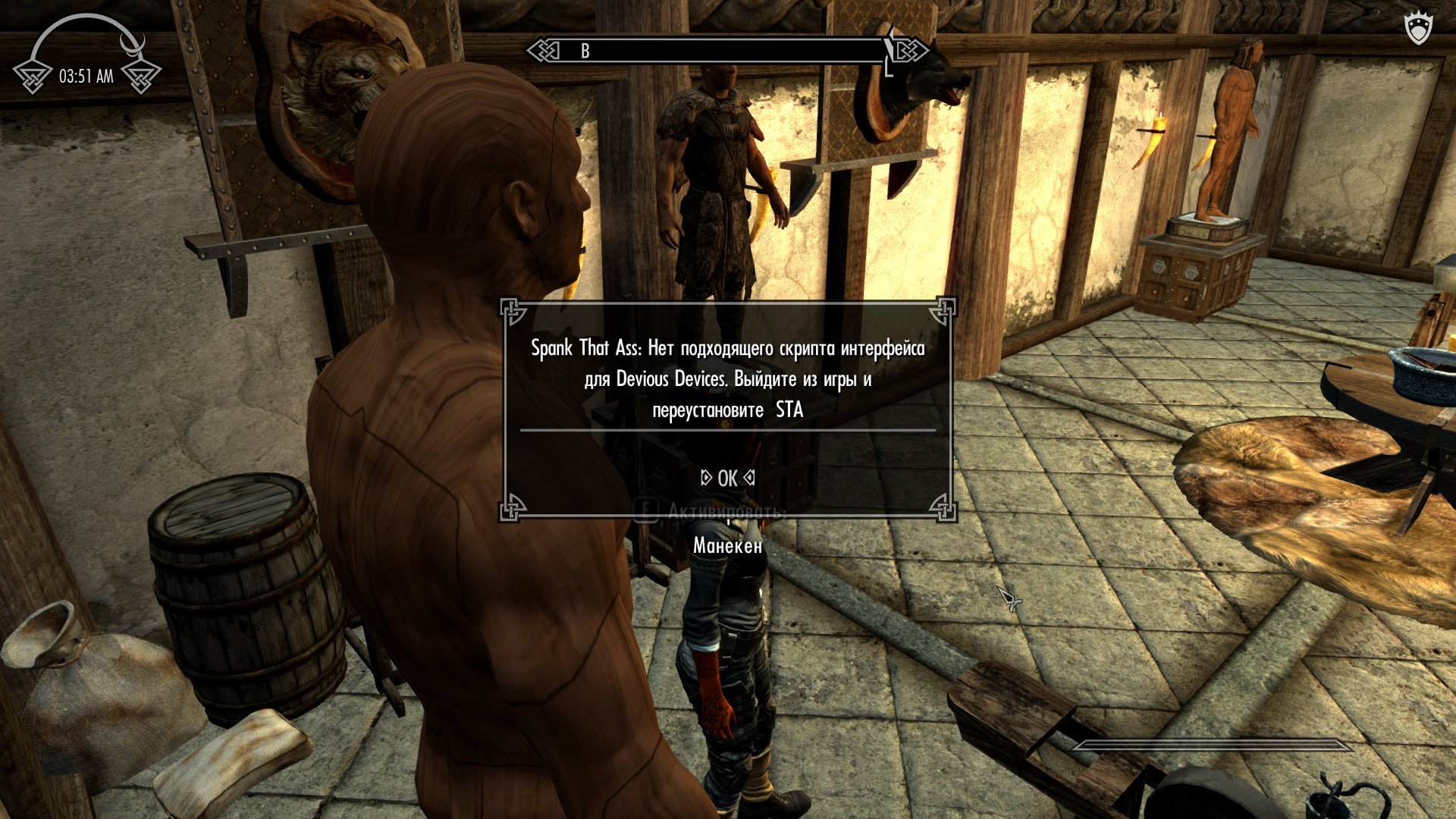Confirm the Spank That Ass error with OK

(727, 478)
